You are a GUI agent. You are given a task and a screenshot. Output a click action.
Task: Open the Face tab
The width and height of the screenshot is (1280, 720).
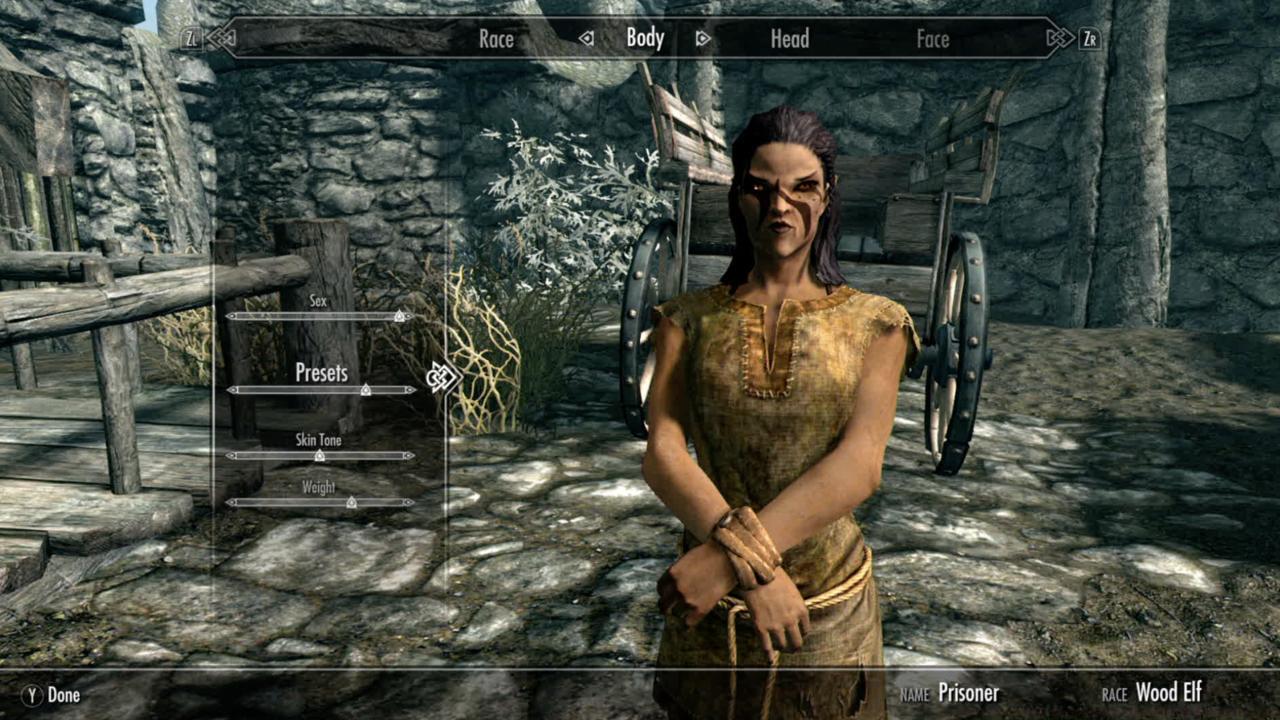coord(932,39)
